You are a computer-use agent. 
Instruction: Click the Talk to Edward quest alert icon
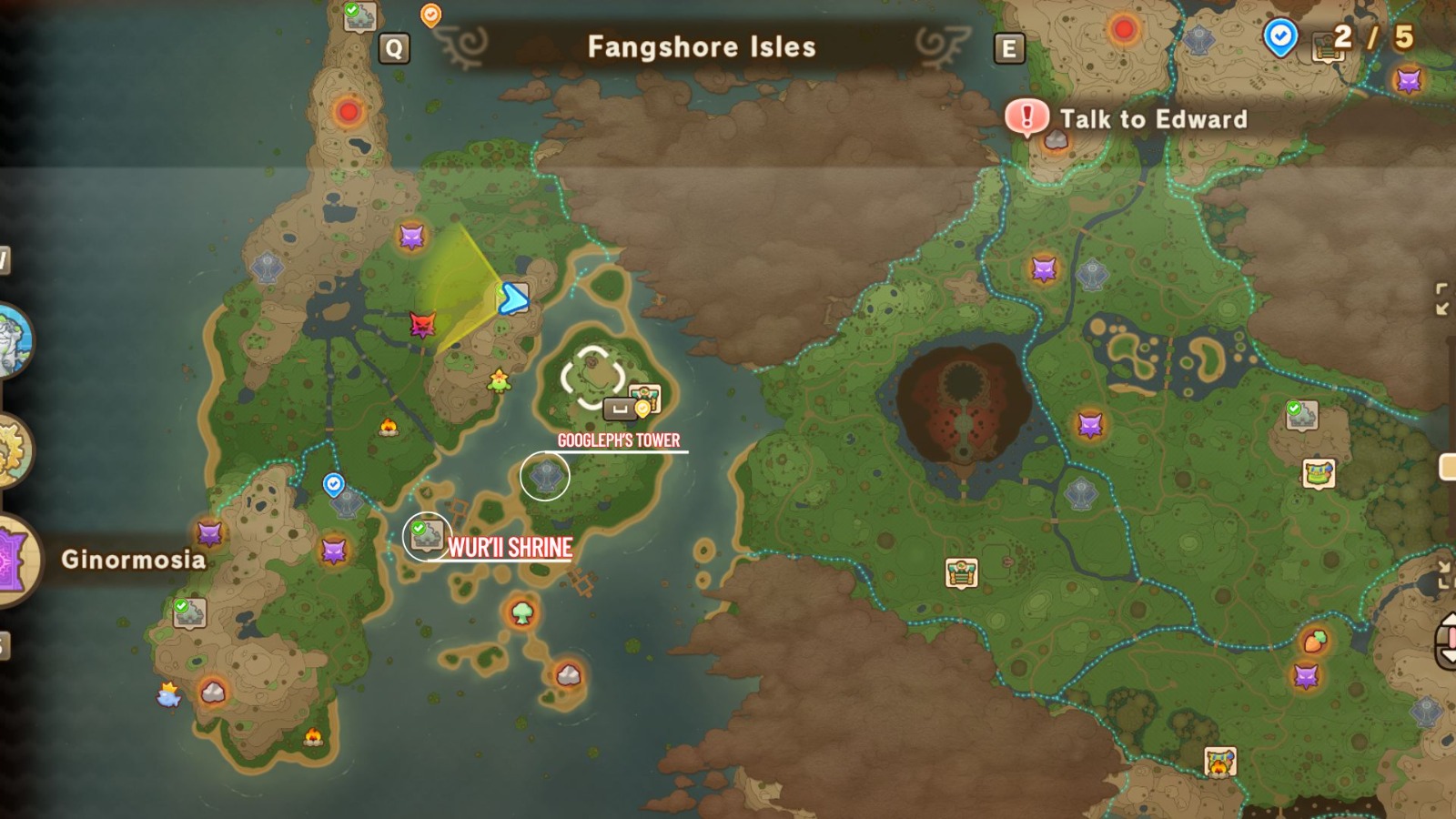[1027, 116]
